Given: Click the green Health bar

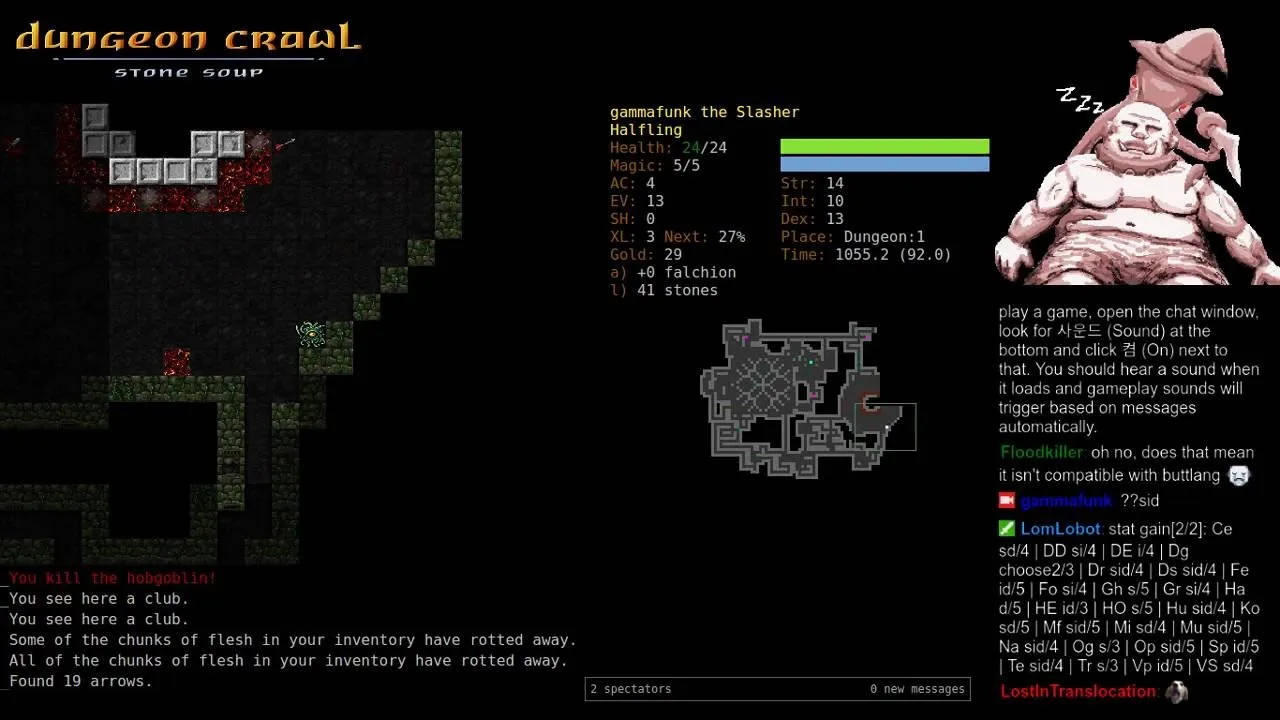Looking at the screenshot, I should pyautogui.click(x=884, y=146).
